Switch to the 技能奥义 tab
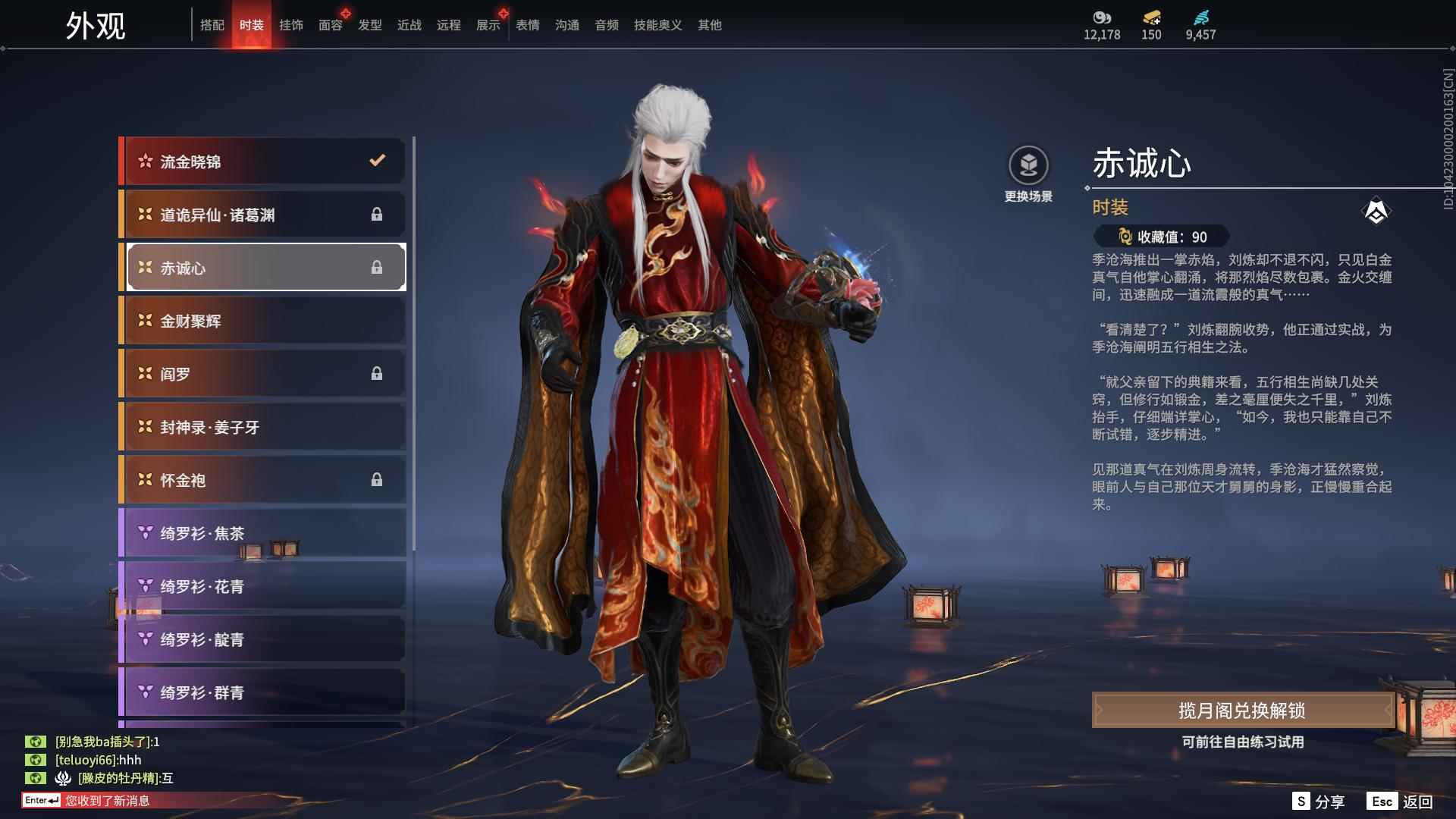 pyautogui.click(x=657, y=25)
